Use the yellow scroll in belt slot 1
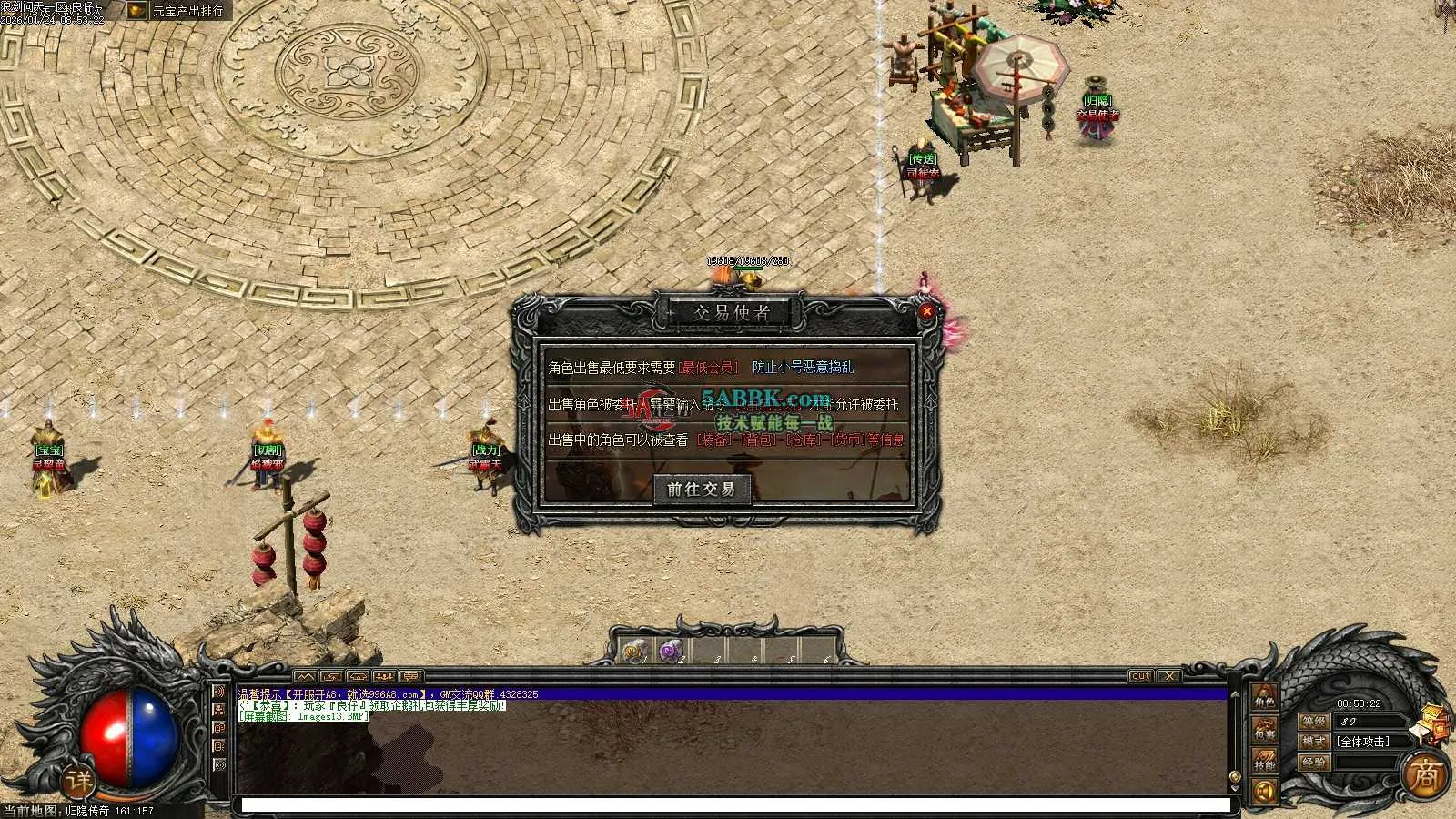This screenshot has height=819, width=1456. coord(634,652)
